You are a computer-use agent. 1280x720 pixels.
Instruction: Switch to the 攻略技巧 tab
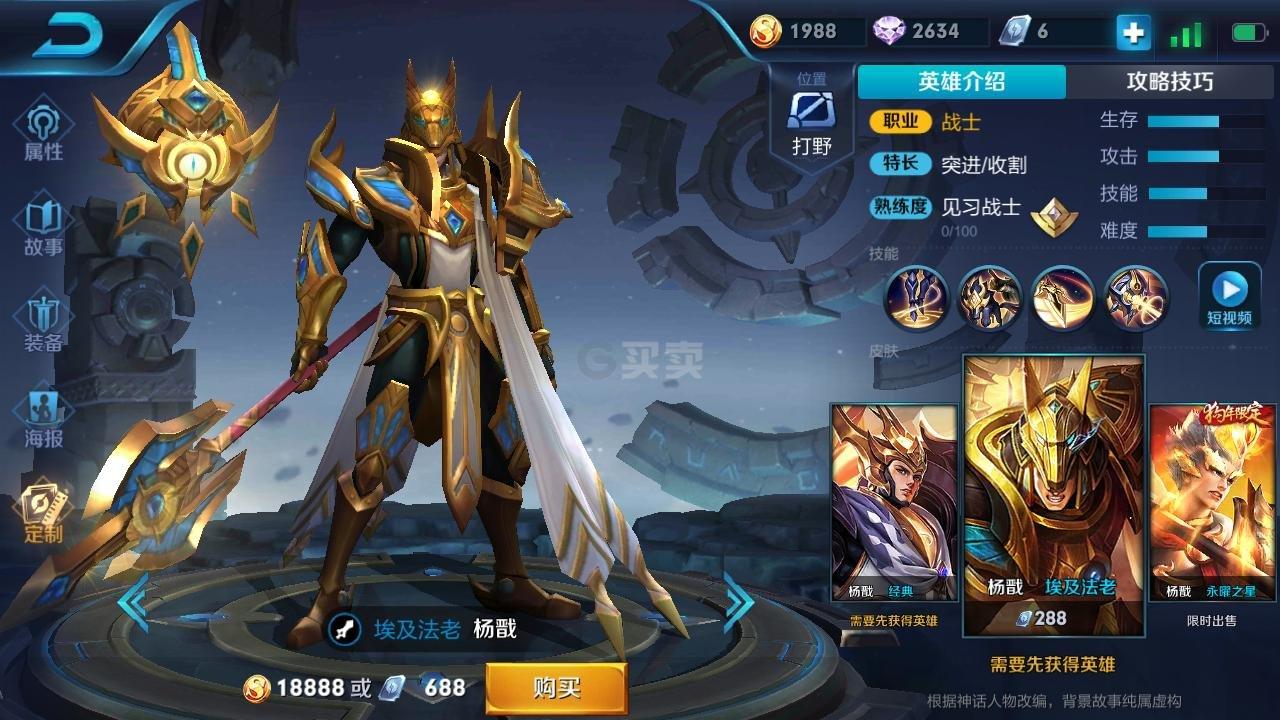[x=1169, y=81]
